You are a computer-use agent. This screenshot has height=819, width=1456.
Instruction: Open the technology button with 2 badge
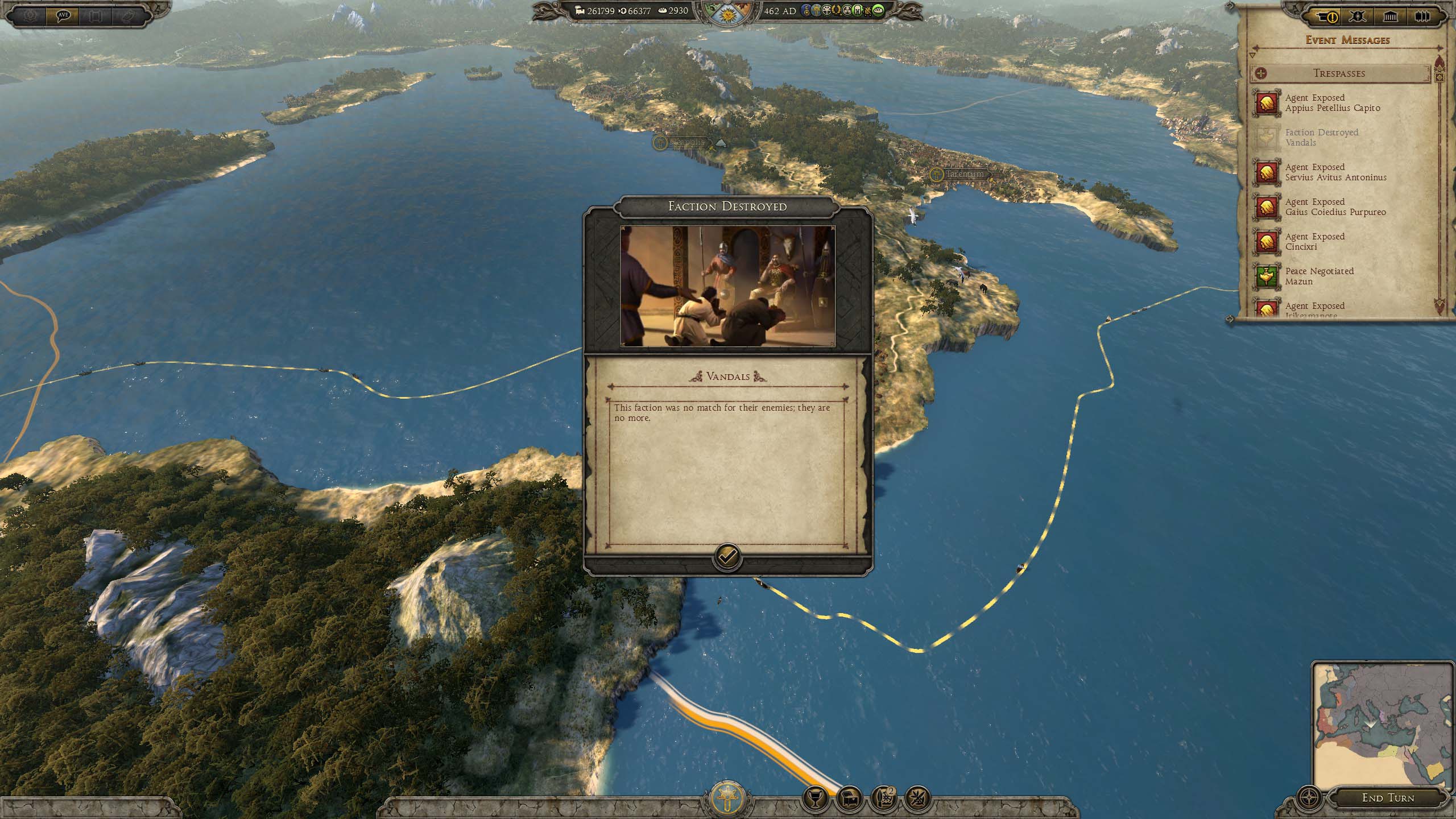point(883,799)
